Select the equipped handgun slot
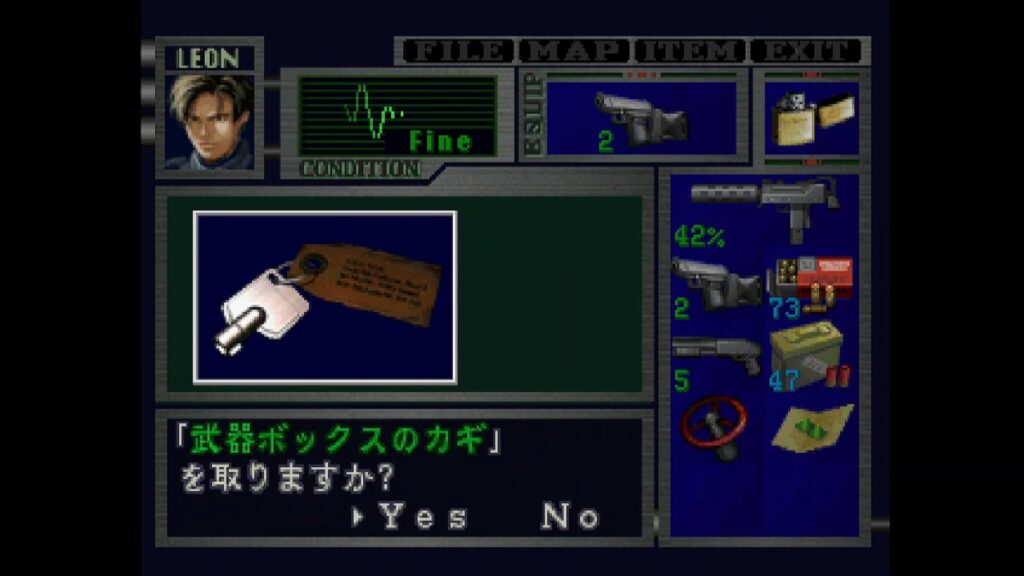 pyautogui.click(x=641, y=119)
